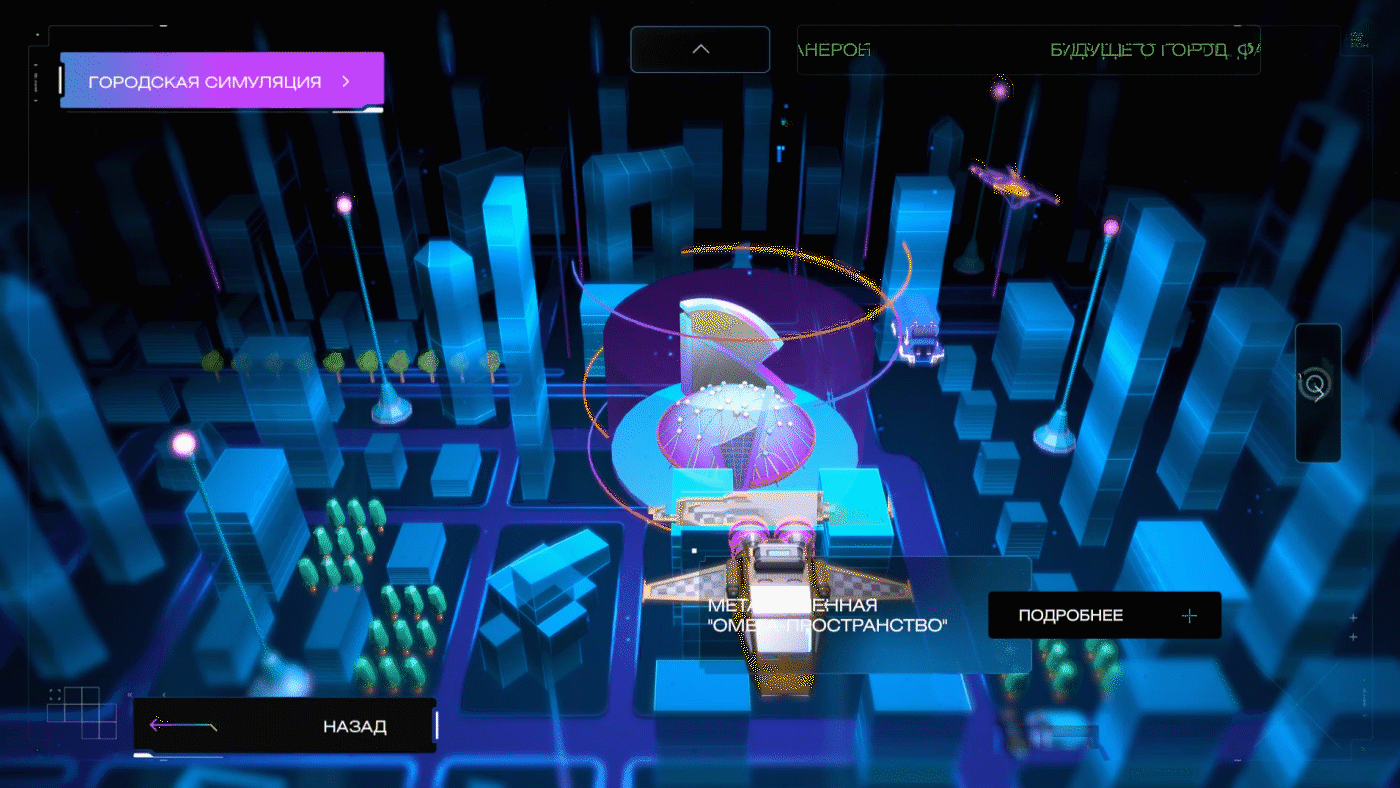Go back with the Назад button
1400x788 pixels.
[285, 726]
